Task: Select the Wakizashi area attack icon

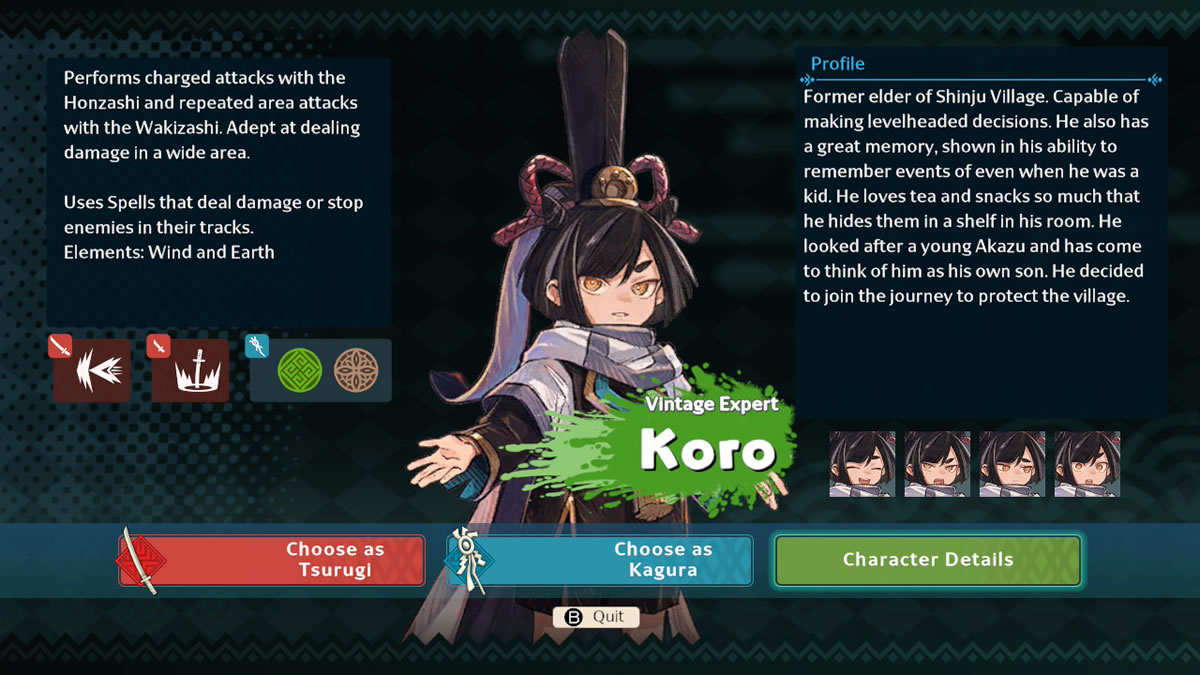Action: [190, 369]
